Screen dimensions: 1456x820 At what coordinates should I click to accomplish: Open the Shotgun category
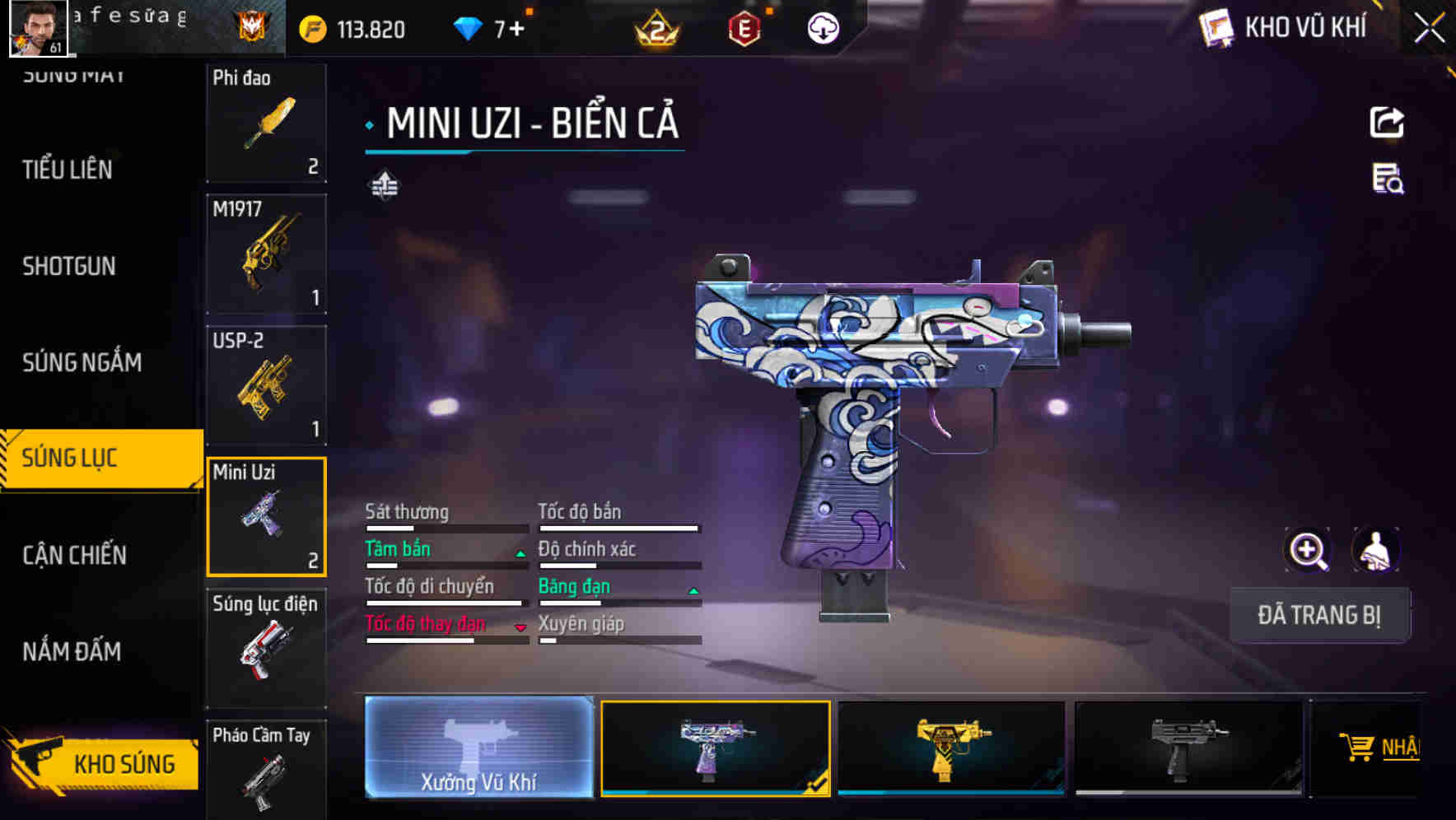[69, 266]
